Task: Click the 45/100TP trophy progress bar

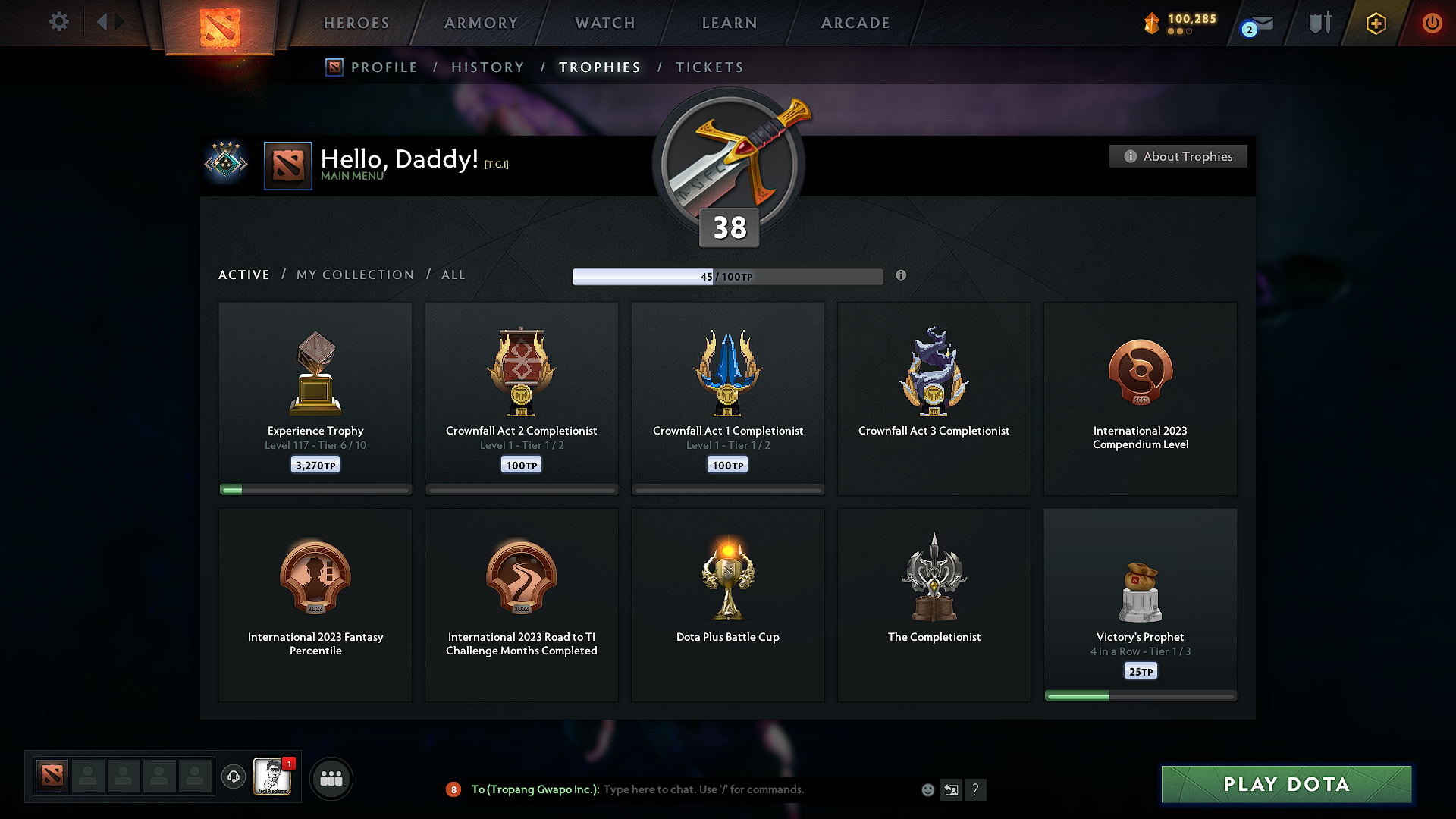Action: click(728, 276)
